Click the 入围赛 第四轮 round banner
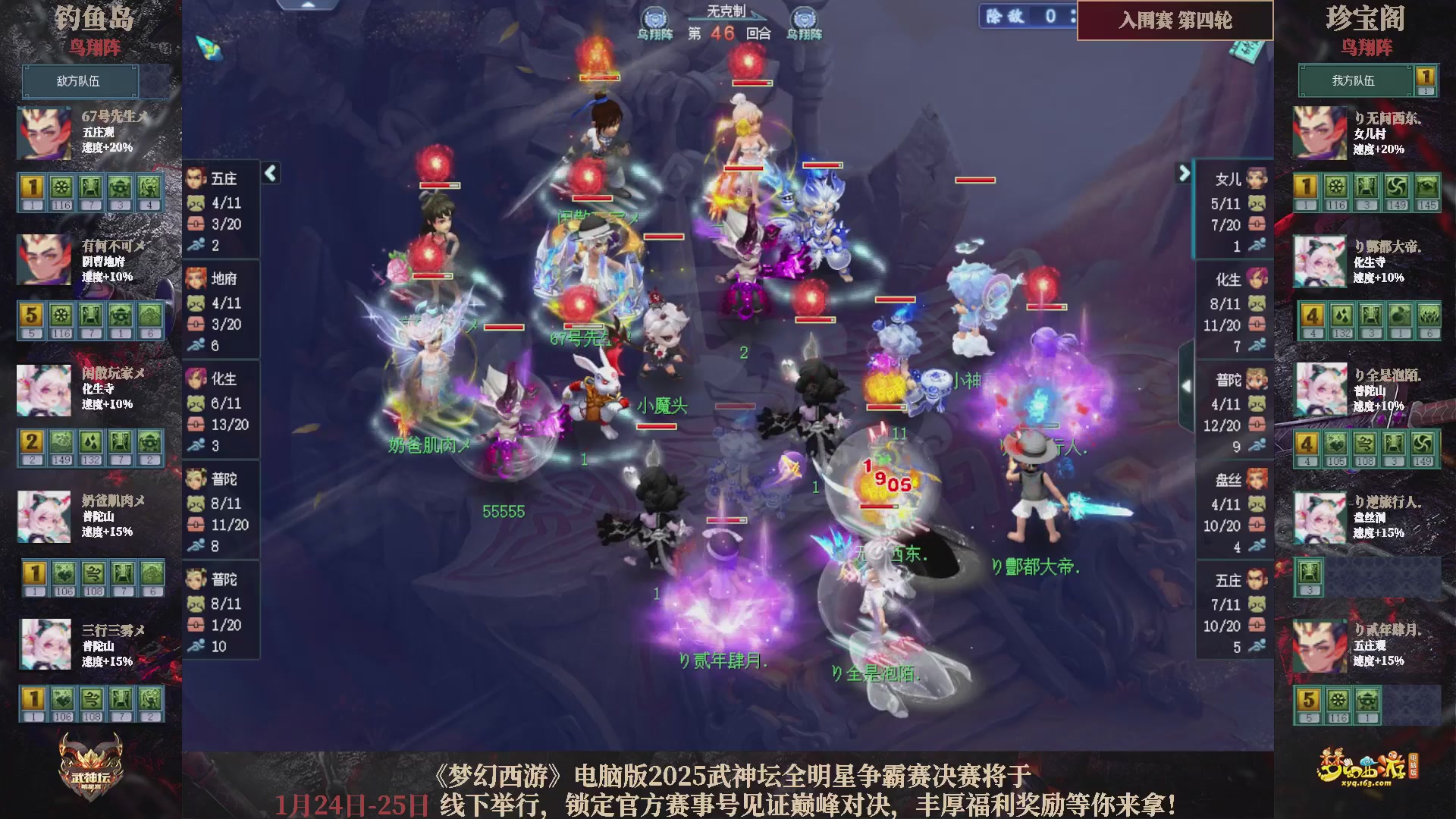Screen dimensions: 1456x819 (1174, 22)
